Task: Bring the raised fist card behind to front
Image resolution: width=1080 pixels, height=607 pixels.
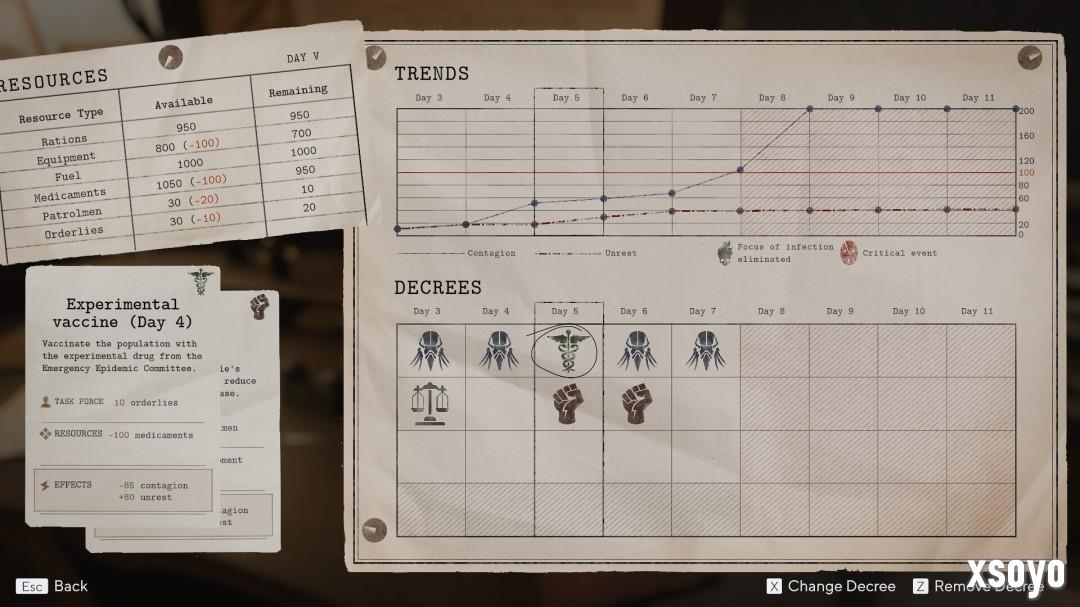Action: [258, 308]
